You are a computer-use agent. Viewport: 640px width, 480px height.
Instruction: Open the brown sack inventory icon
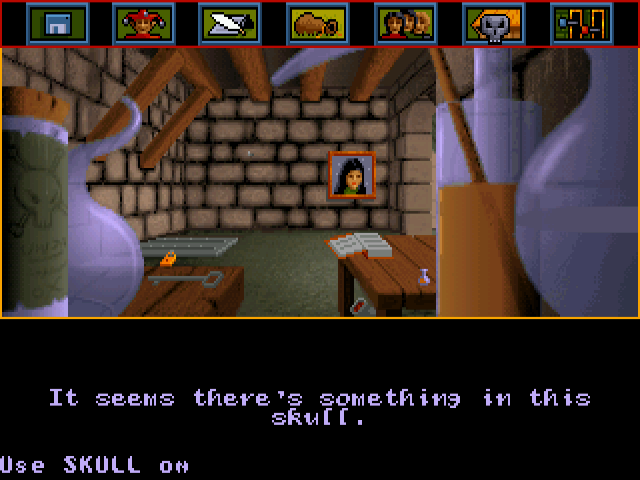tap(318, 23)
